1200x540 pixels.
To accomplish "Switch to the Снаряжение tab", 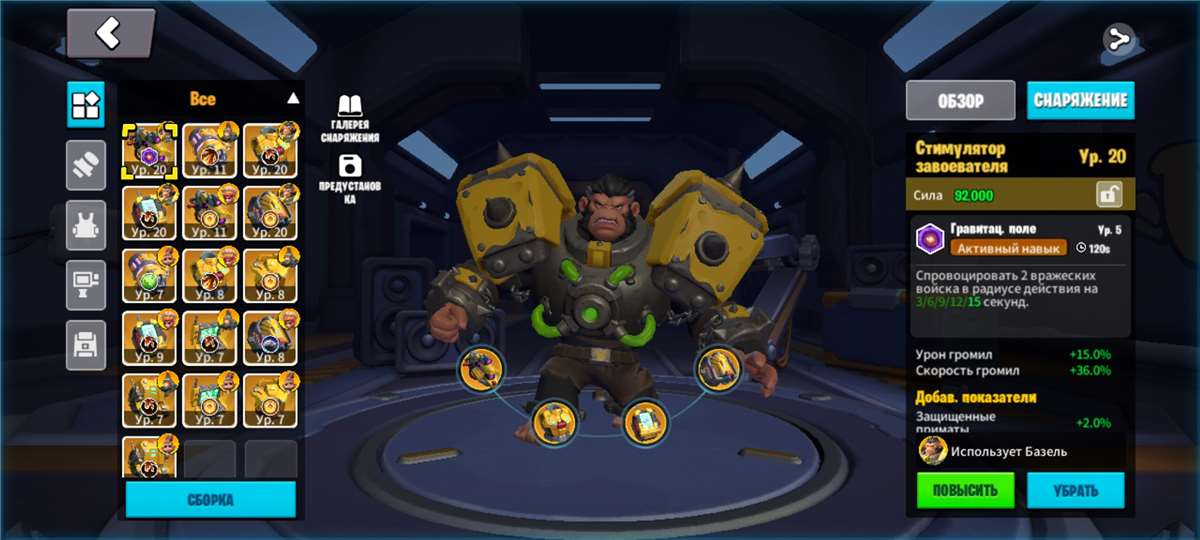I will [x=1080, y=101].
